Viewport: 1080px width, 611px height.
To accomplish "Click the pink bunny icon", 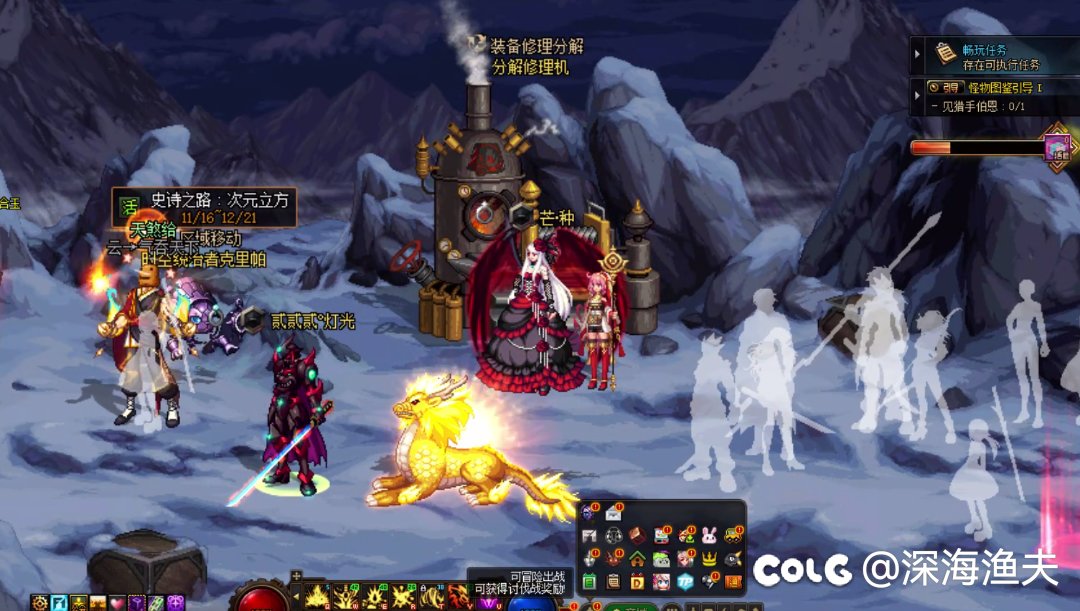I will [x=710, y=536].
